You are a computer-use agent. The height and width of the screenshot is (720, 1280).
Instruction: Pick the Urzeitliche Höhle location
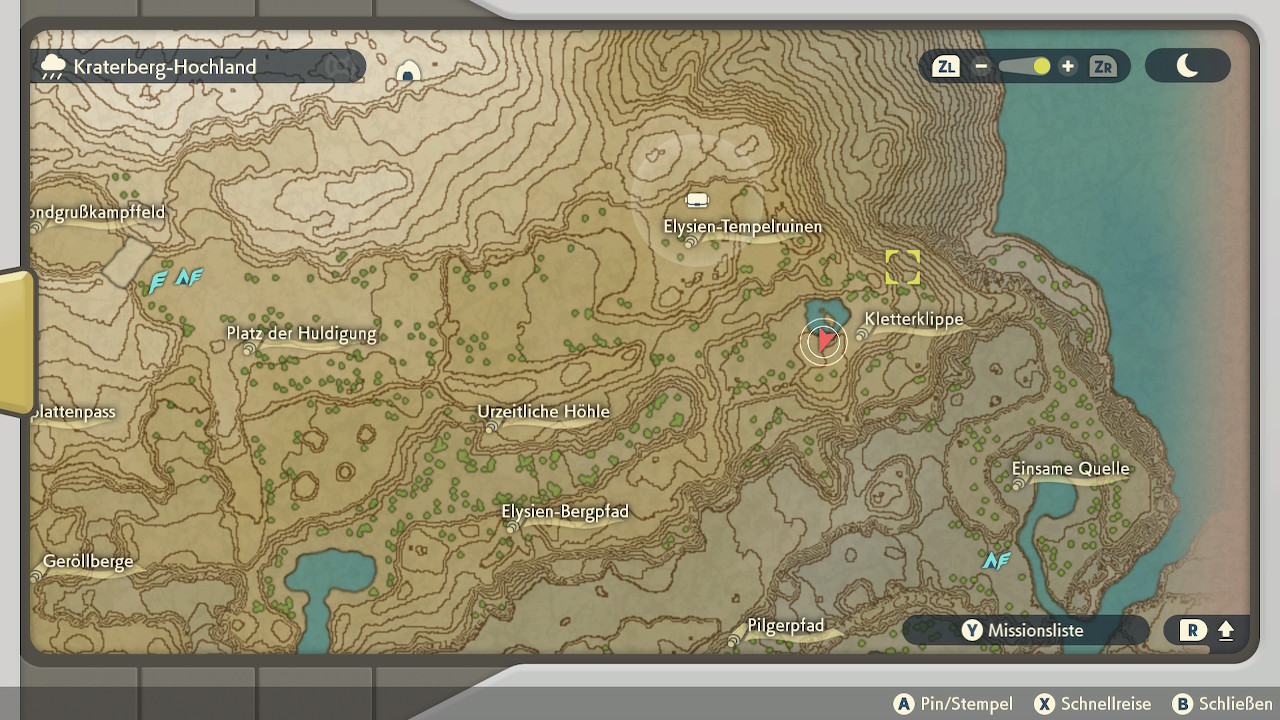(x=543, y=412)
